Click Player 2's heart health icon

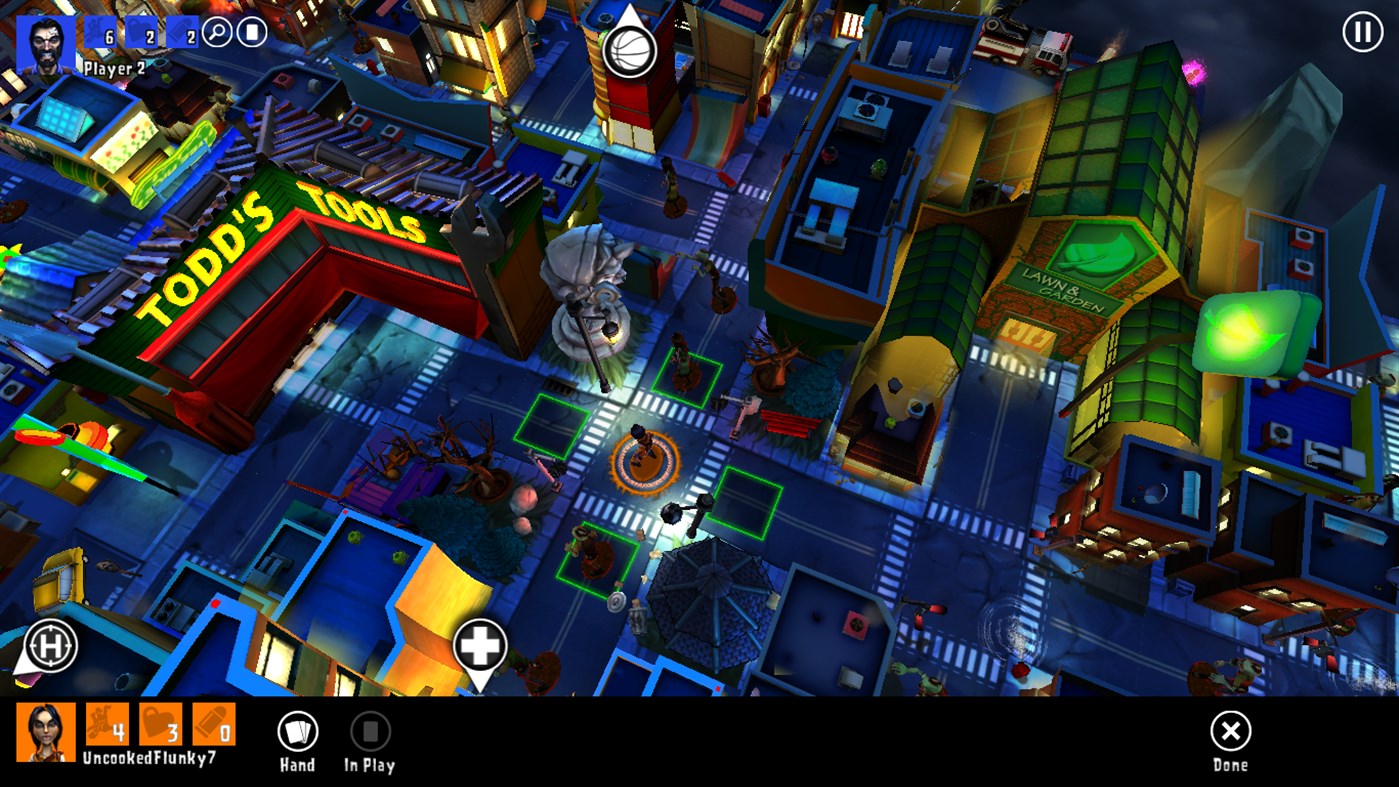pos(140,31)
